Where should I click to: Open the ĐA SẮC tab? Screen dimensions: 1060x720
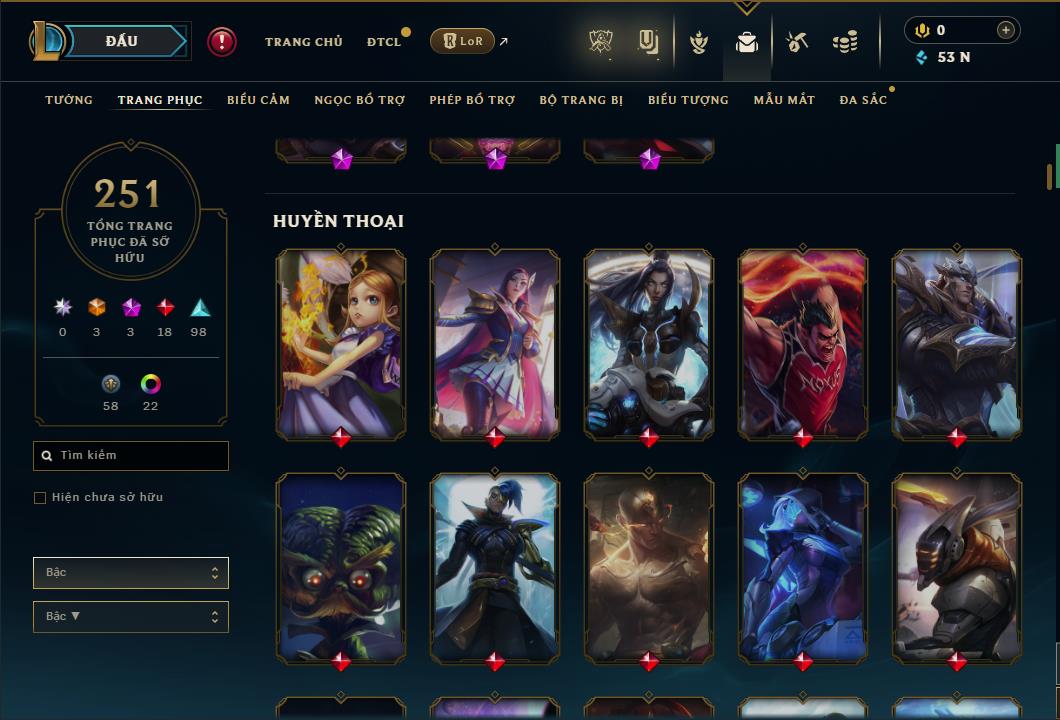863,100
